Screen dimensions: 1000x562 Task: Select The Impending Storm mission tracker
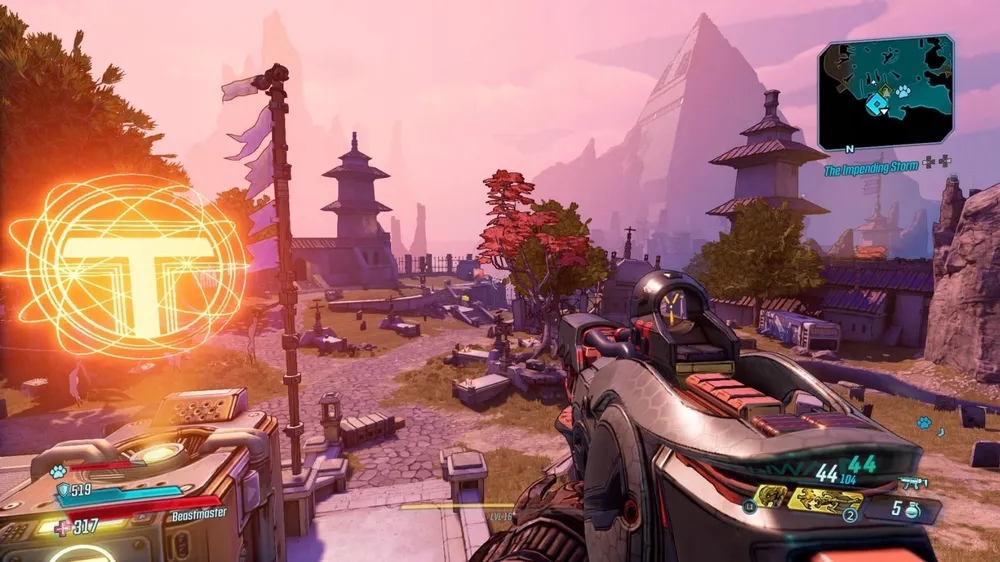click(x=873, y=171)
